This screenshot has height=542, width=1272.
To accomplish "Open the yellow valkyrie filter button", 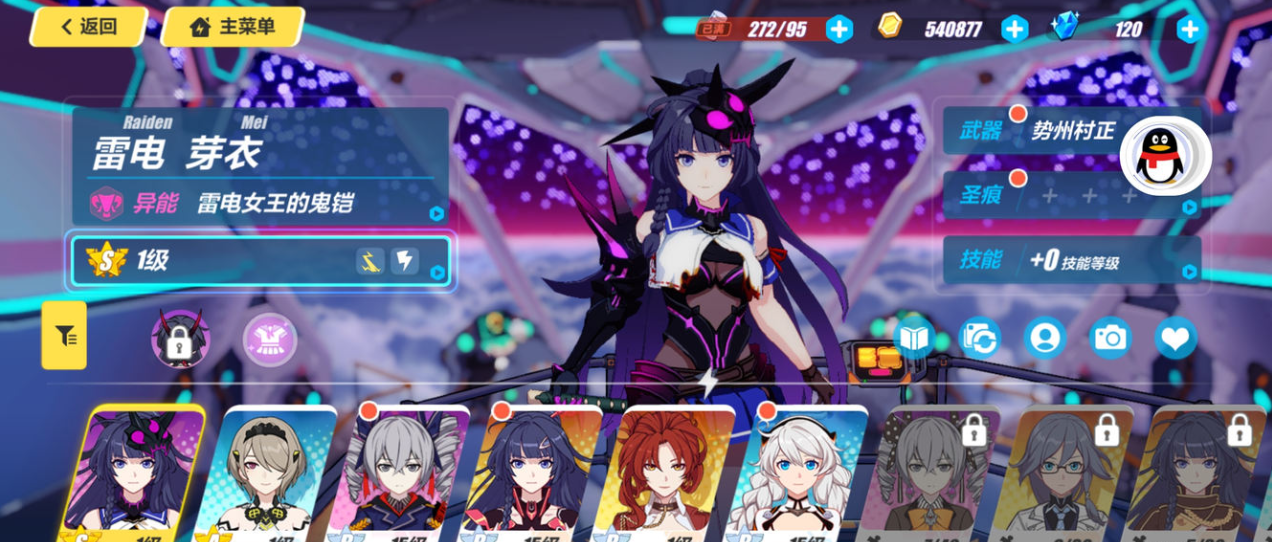I will [65, 336].
